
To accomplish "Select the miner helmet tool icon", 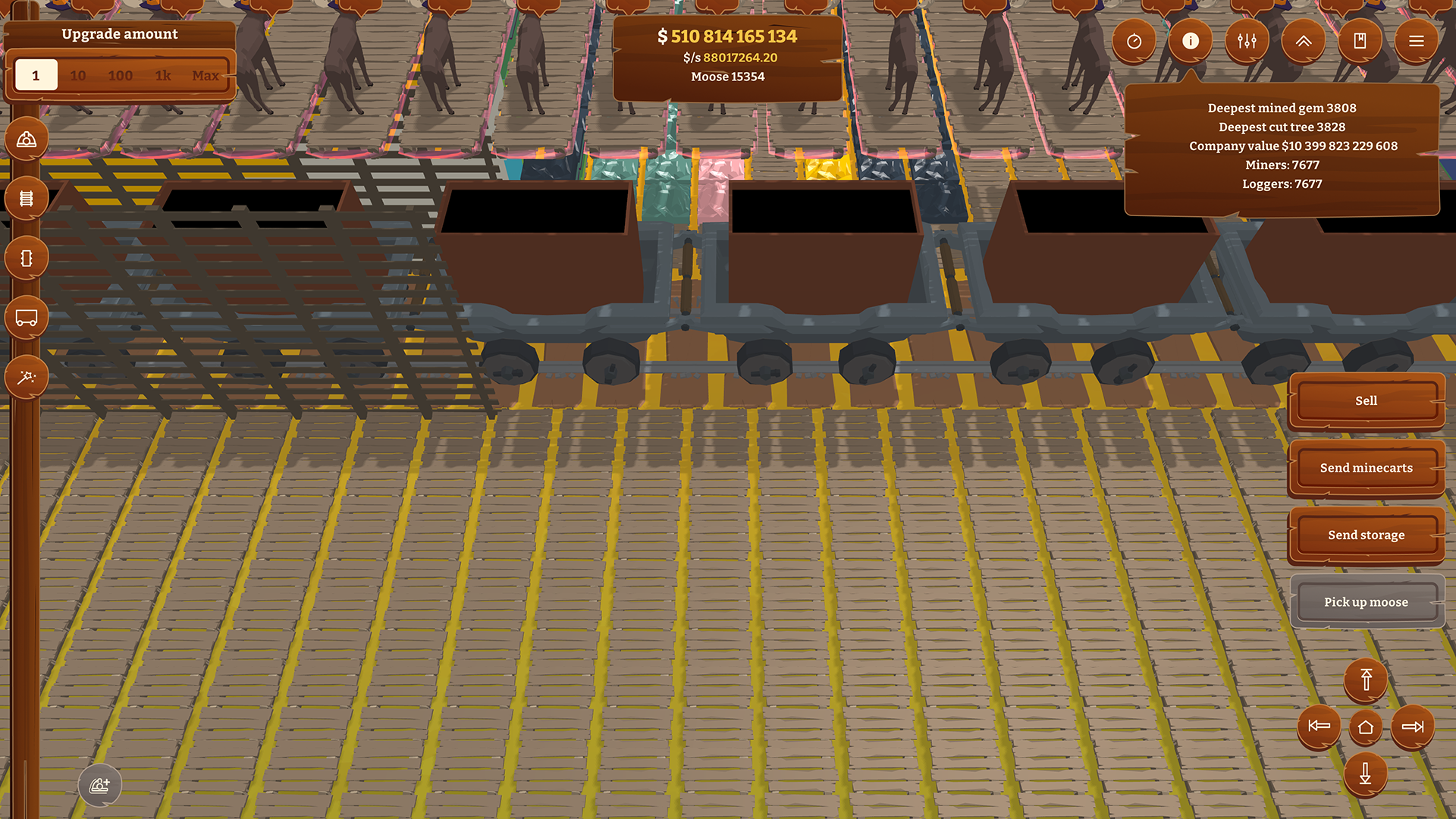I will click(26, 138).
